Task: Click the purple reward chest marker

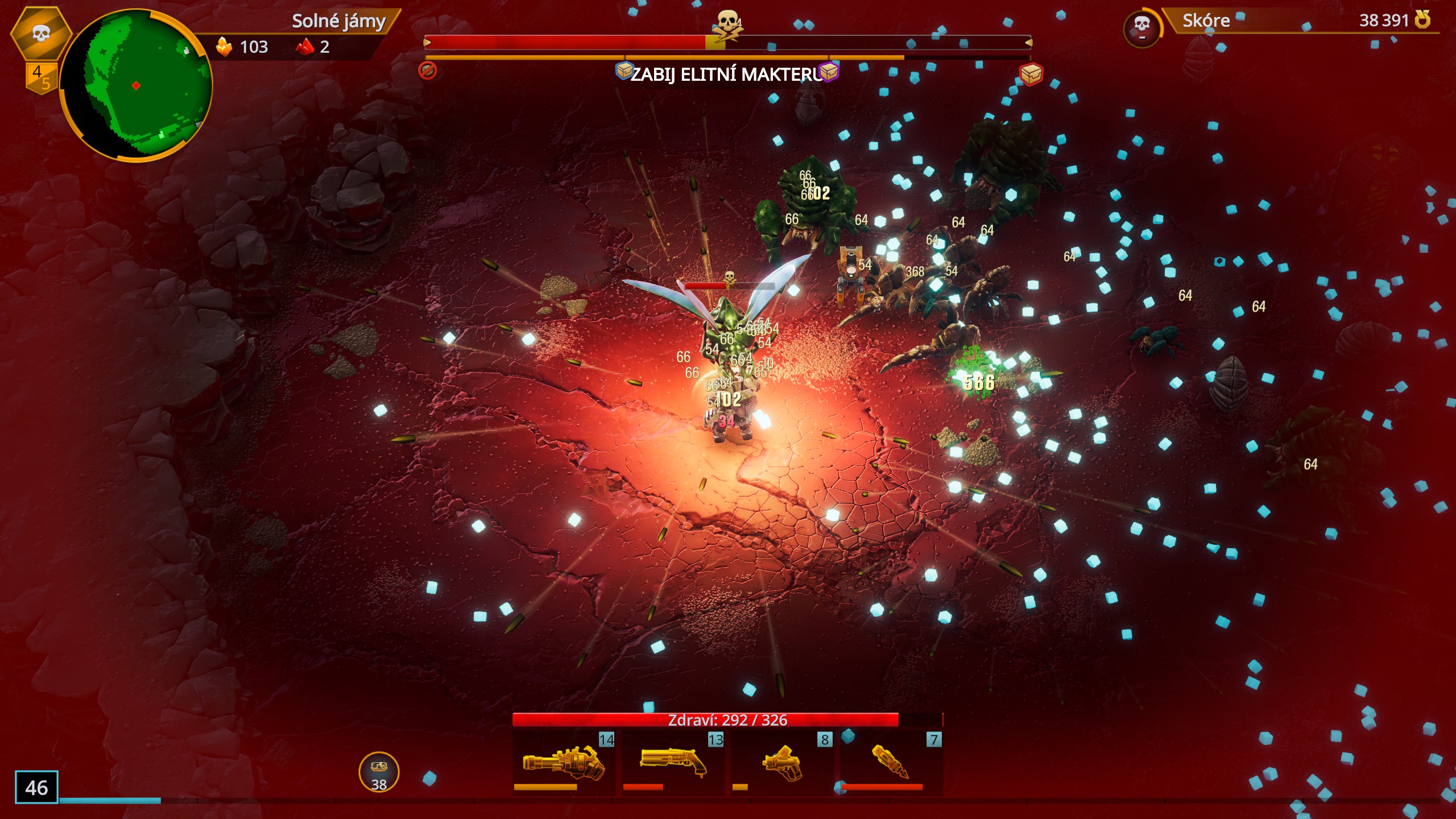Action: (x=829, y=72)
